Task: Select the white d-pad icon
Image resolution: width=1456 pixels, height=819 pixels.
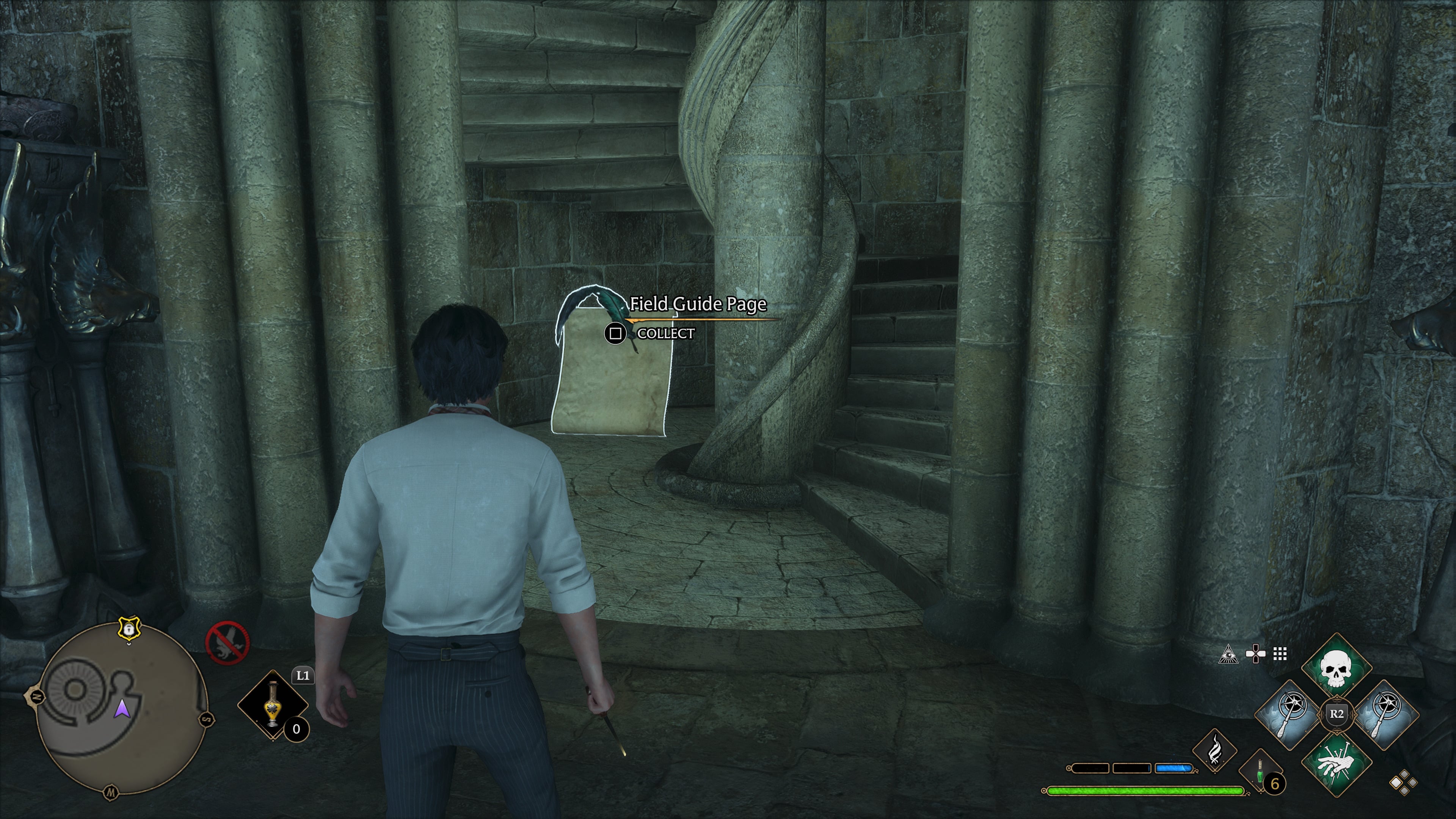Action: click(x=1255, y=654)
